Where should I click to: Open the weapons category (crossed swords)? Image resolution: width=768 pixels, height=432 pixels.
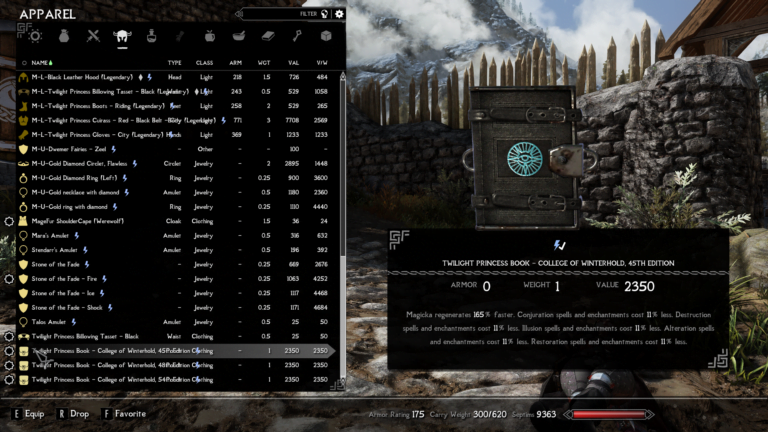94,36
